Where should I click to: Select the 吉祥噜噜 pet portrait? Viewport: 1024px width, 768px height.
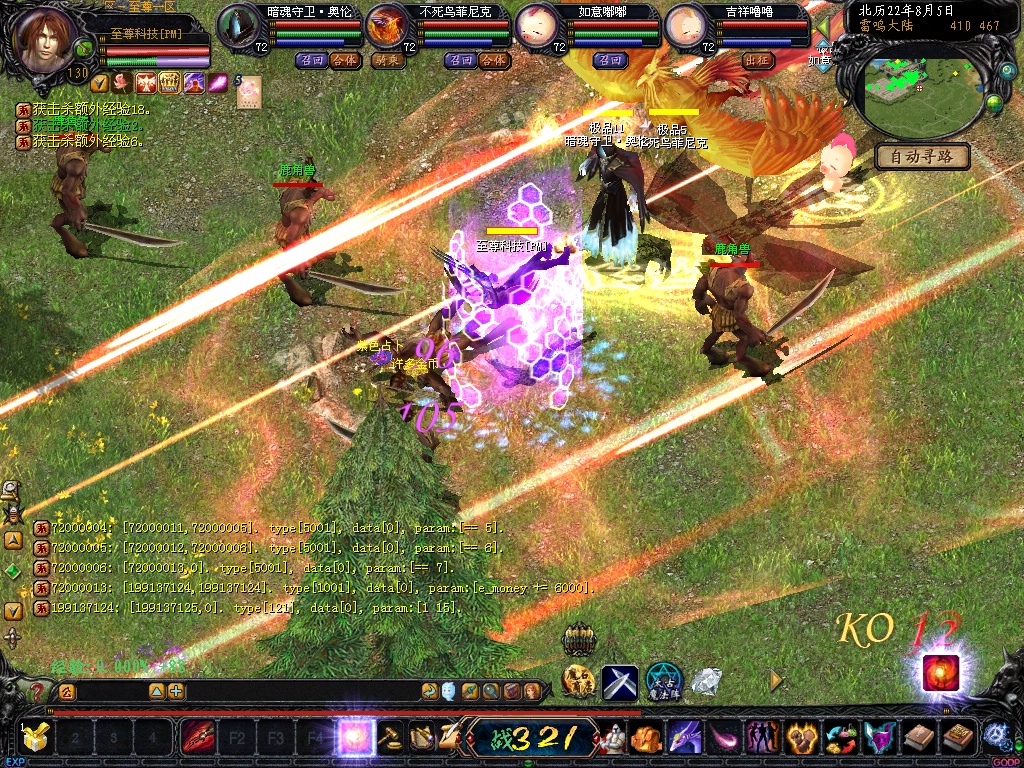[x=687, y=27]
